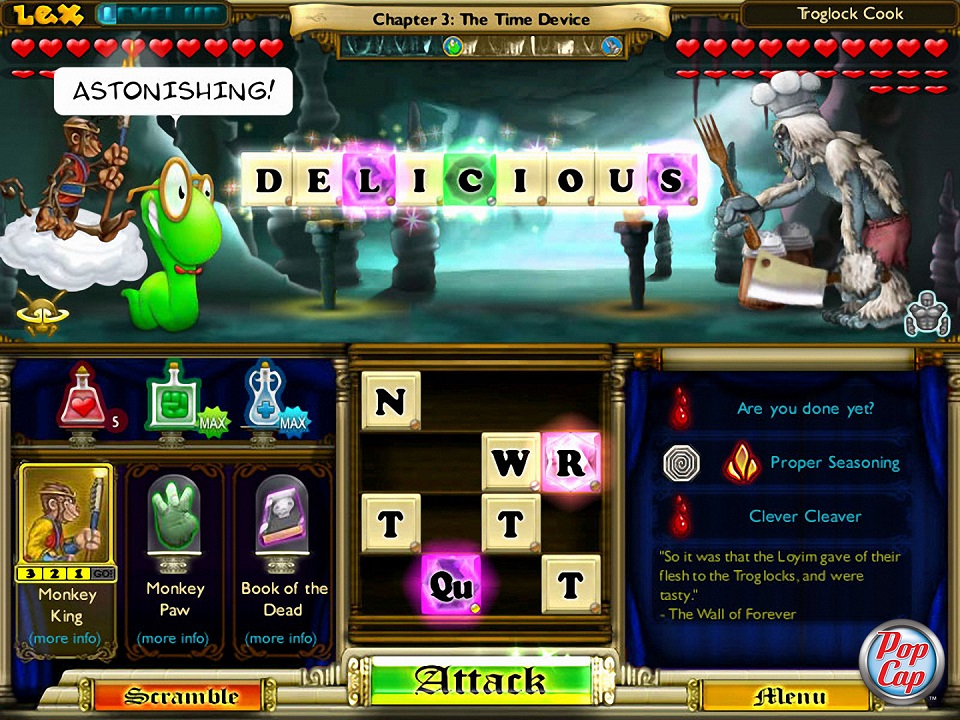The image size is (960, 720).
Task: Scramble the letter tiles
Action: [180, 696]
